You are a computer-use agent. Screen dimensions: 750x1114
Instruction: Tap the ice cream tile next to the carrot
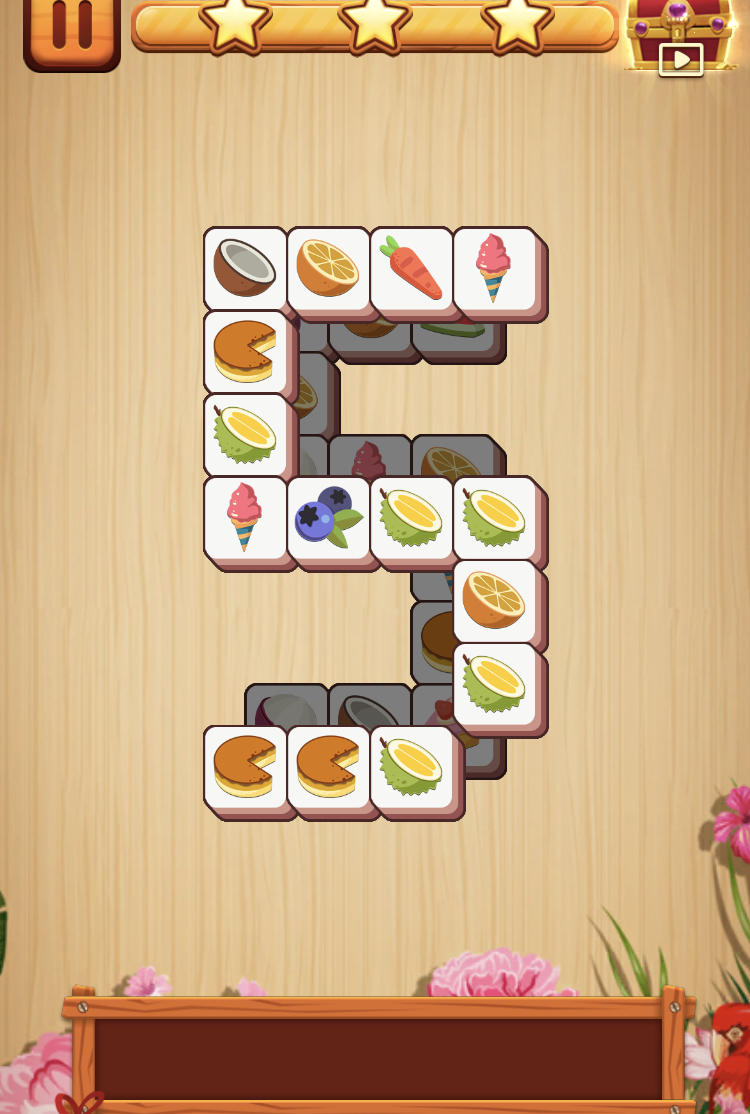(x=494, y=268)
